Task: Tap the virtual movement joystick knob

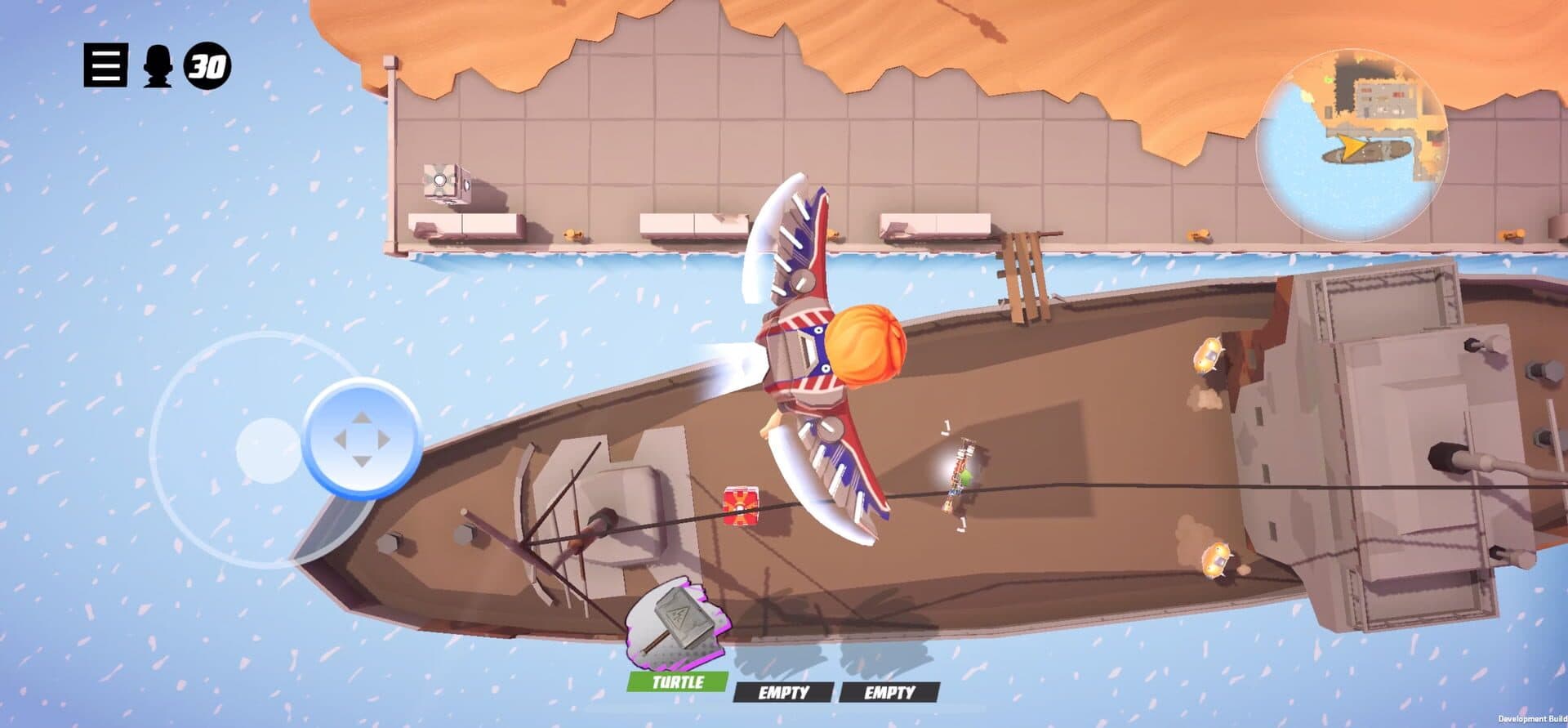Action: point(362,439)
